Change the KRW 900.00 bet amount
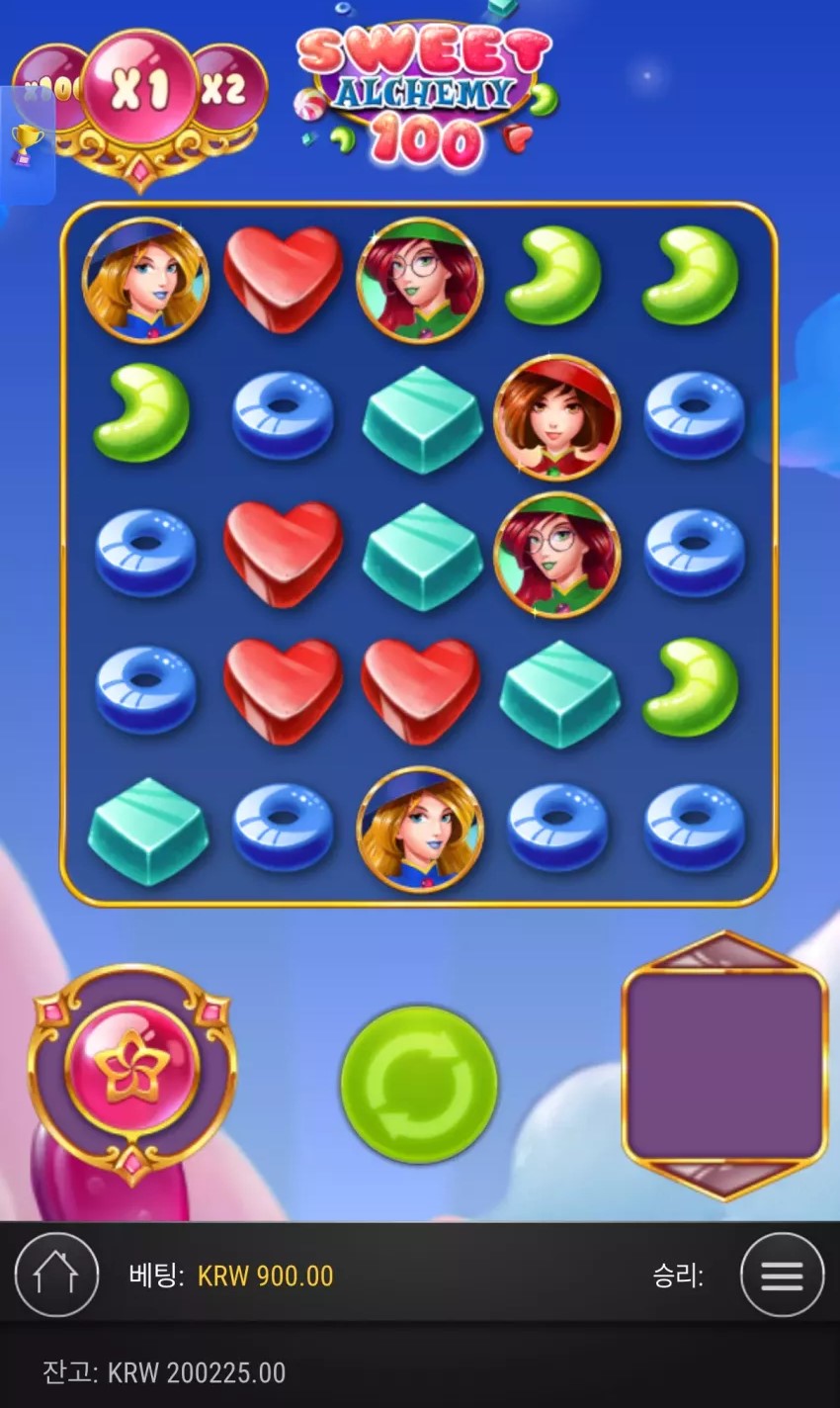 pos(265,1276)
